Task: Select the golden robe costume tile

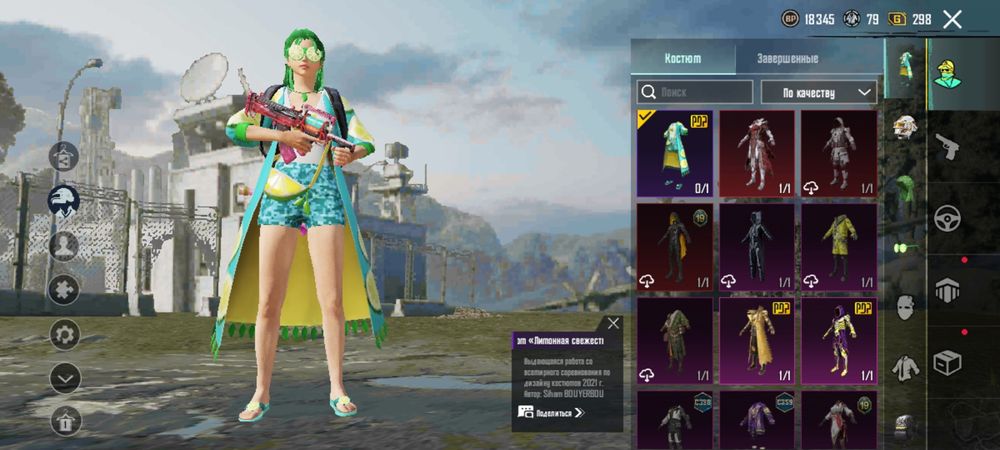Action: coord(757,340)
